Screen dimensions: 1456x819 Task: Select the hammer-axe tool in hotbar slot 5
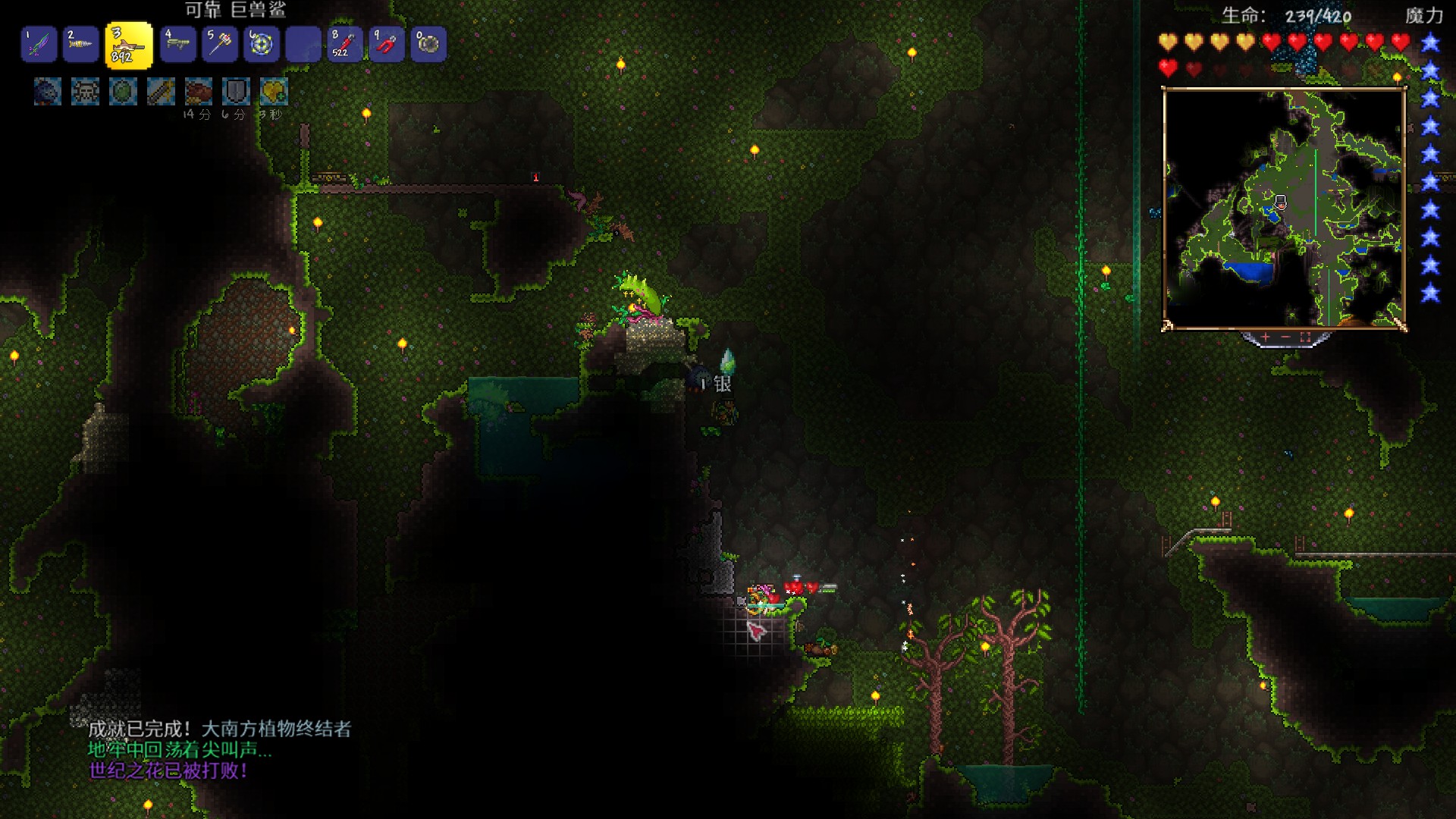pos(220,45)
